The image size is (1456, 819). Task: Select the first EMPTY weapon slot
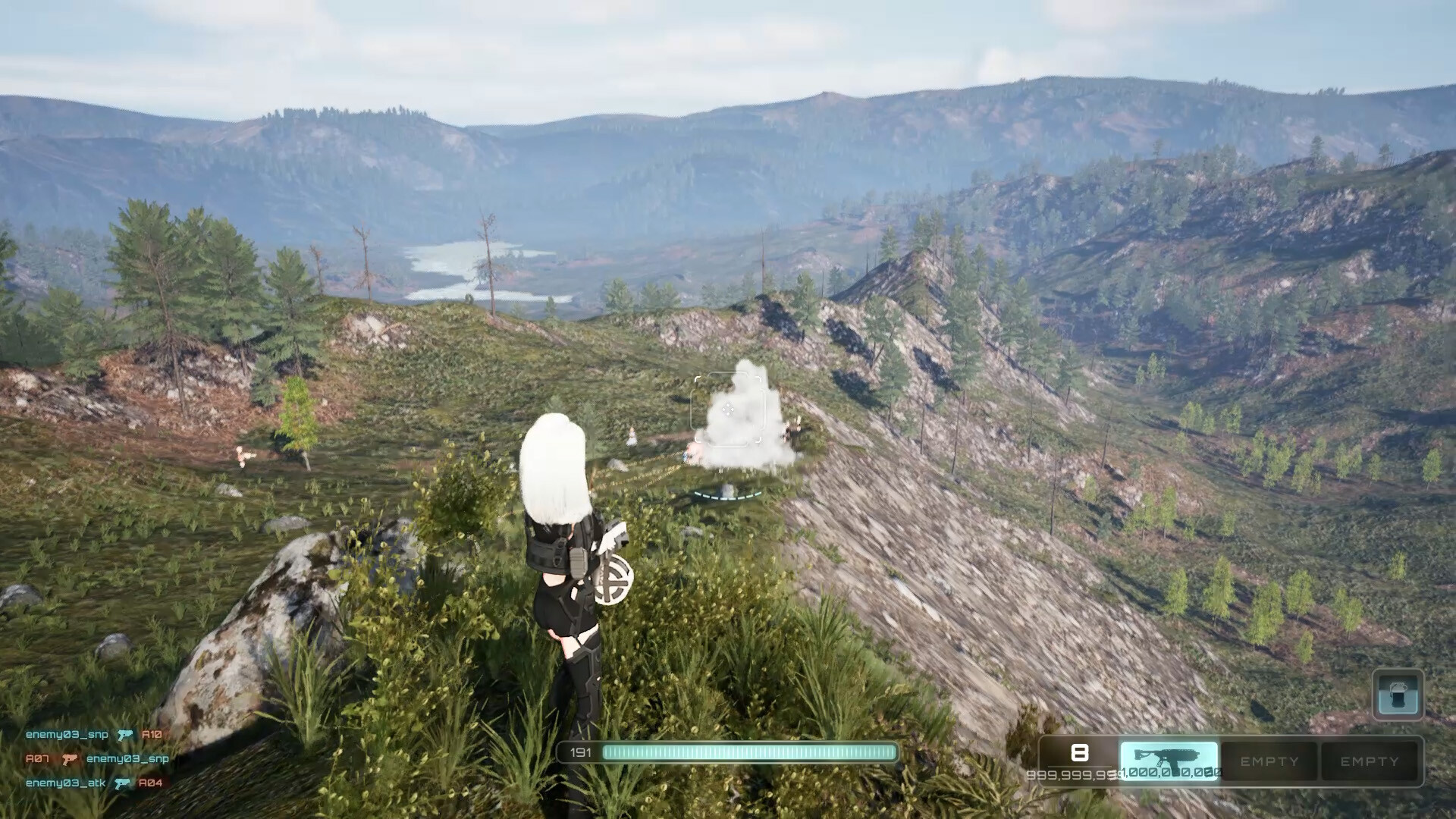(1269, 761)
